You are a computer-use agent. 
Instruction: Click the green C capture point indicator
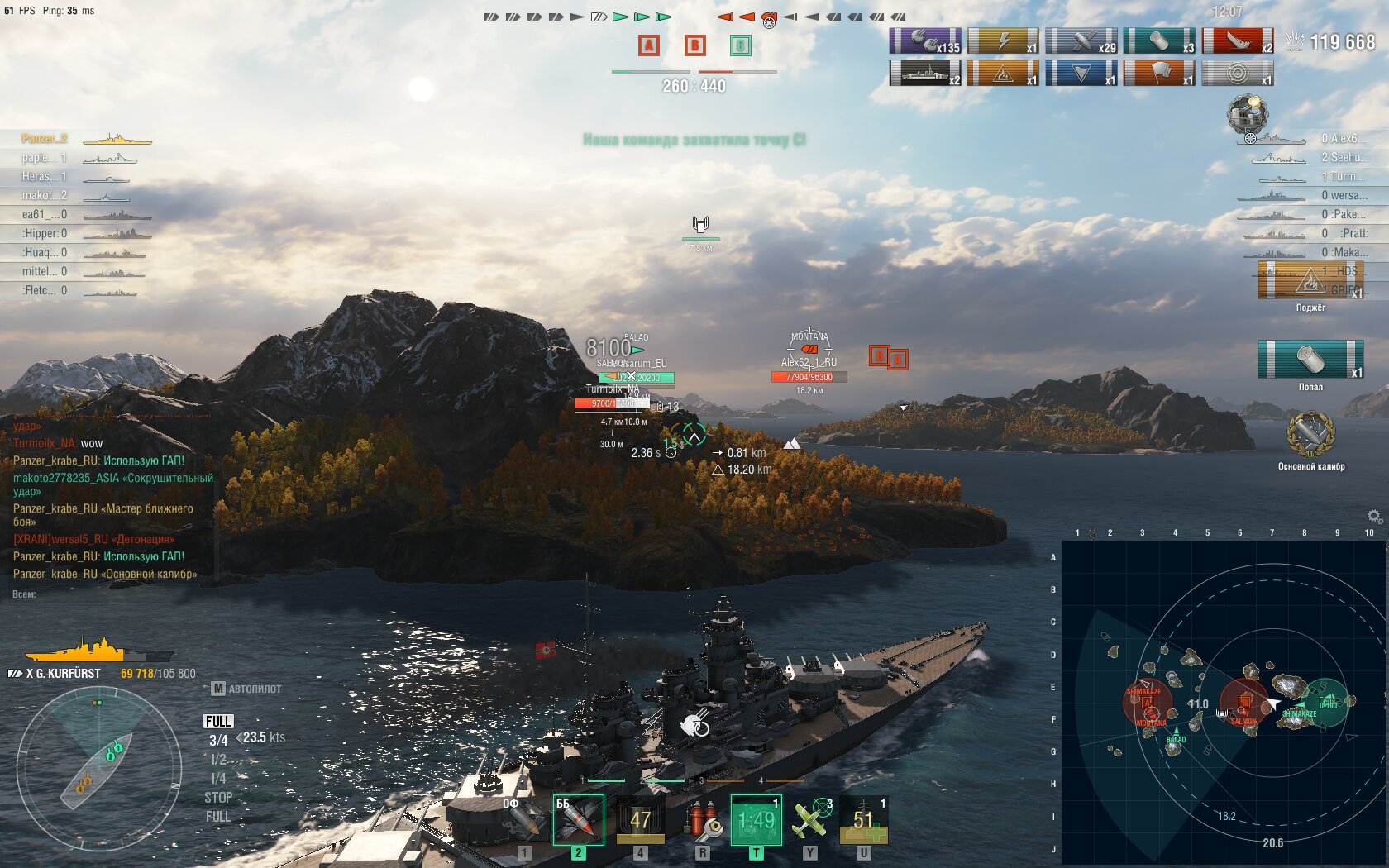(741, 45)
